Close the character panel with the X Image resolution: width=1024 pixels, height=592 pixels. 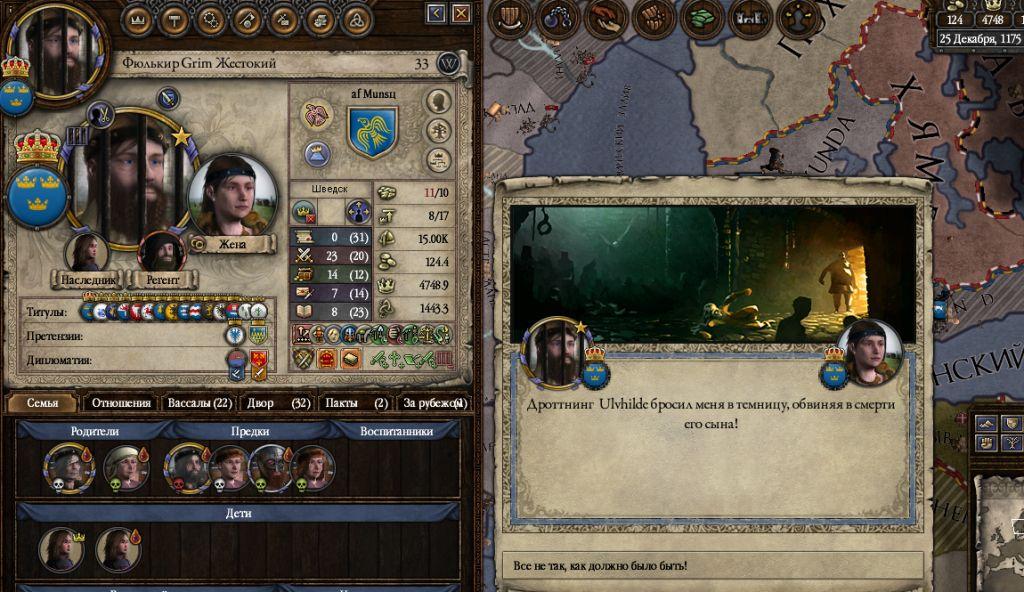tap(461, 13)
